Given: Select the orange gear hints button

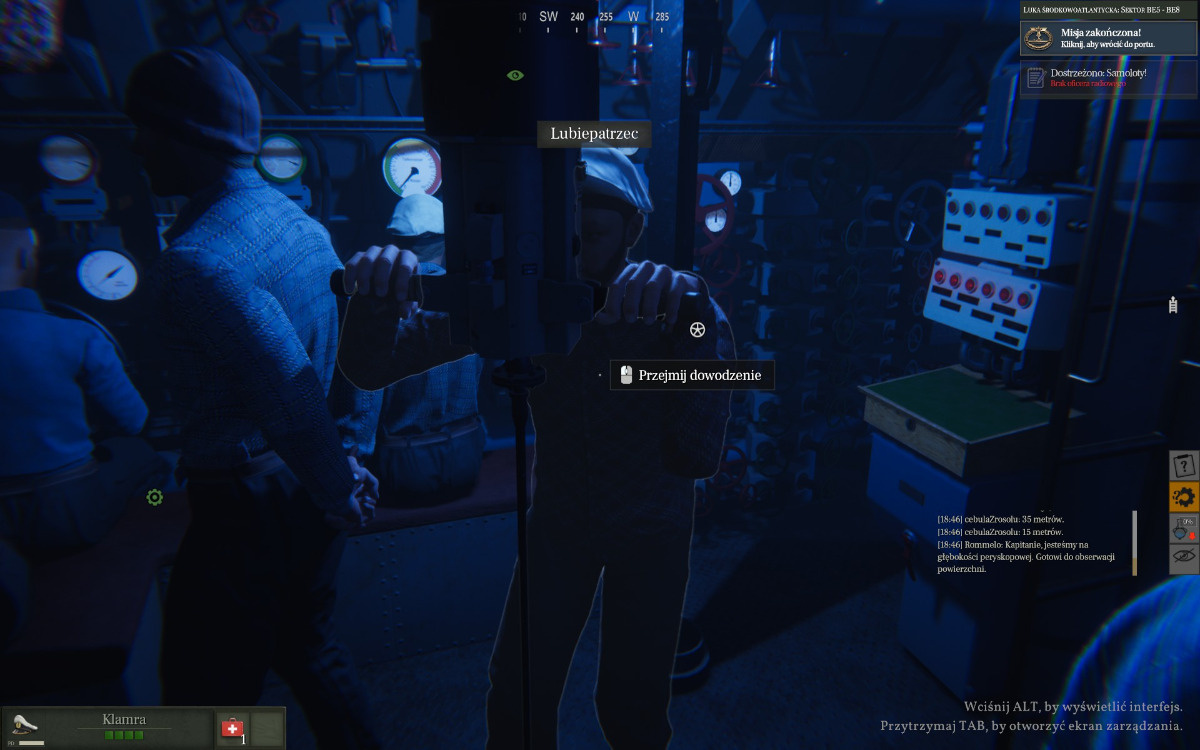Looking at the screenshot, I should pyautogui.click(x=1184, y=497).
